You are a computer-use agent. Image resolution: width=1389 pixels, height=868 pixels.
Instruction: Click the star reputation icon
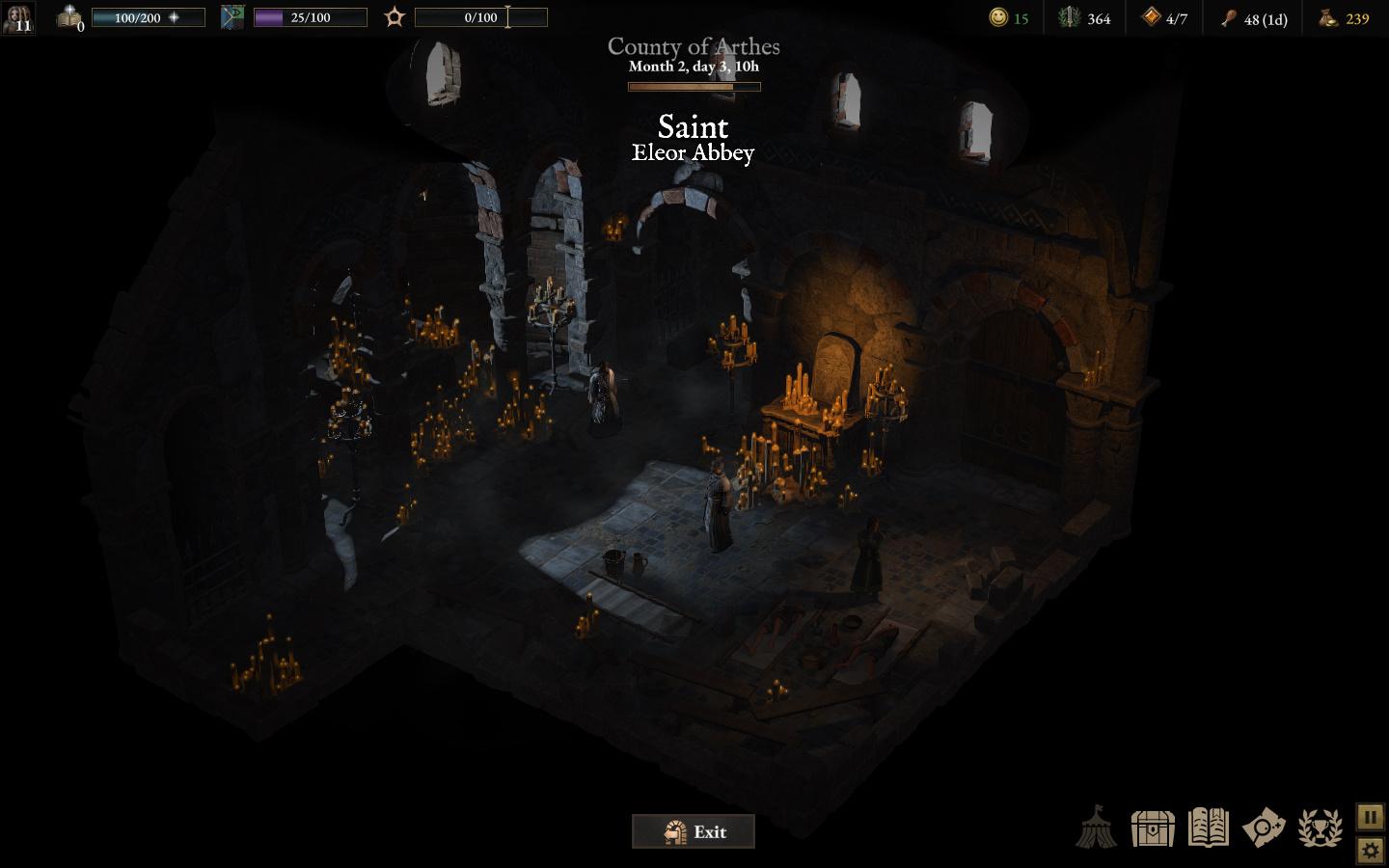click(394, 17)
